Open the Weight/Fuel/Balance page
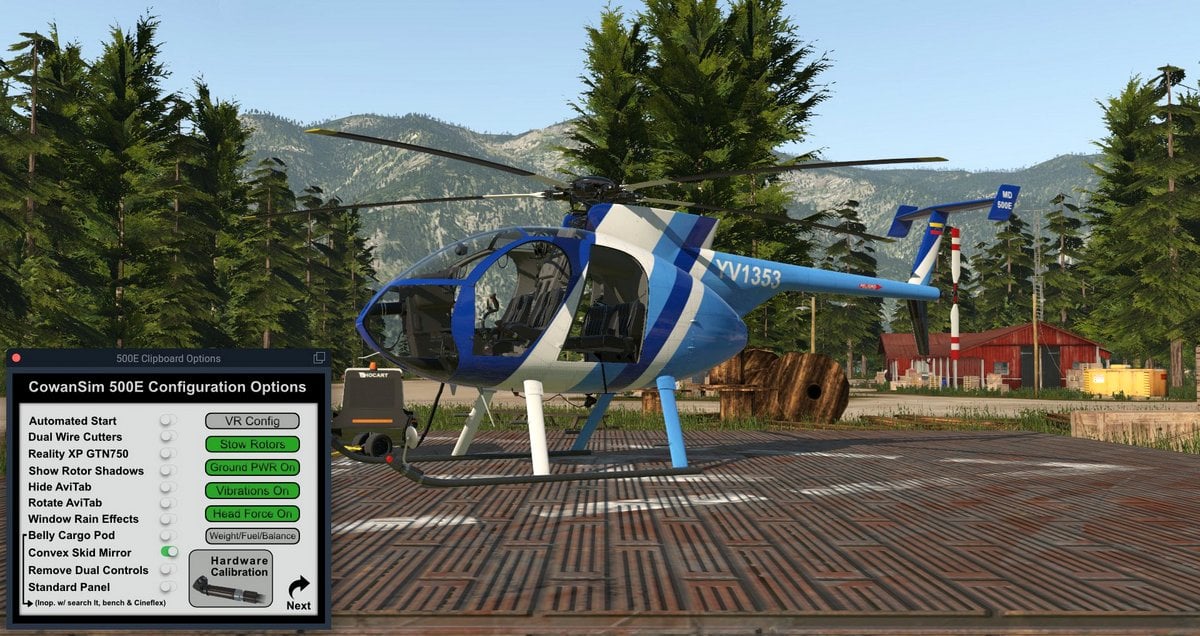The height and width of the screenshot is (636, 1200). click(x=252, y=536)
